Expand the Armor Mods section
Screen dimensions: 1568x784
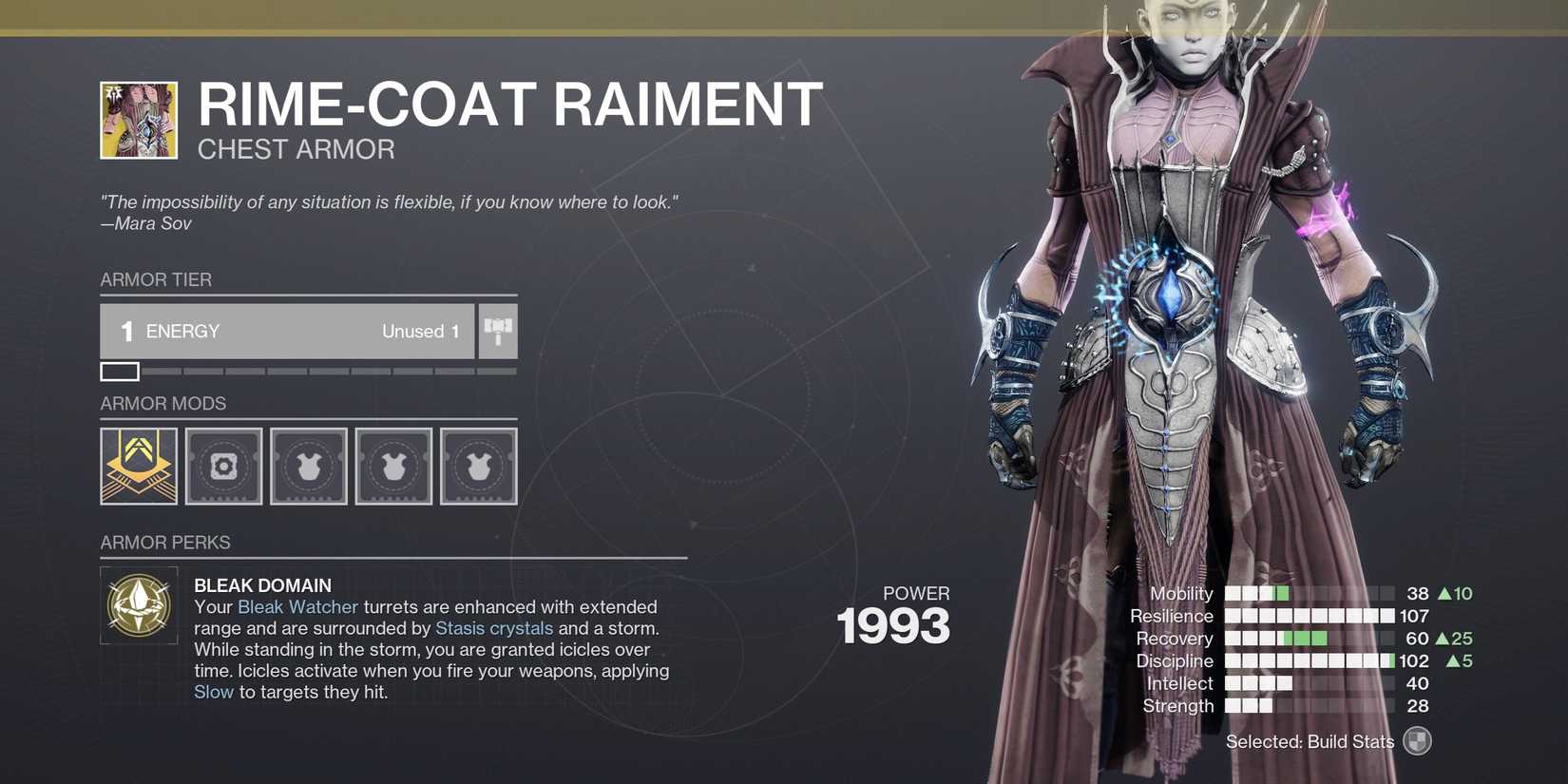point(163,404)
